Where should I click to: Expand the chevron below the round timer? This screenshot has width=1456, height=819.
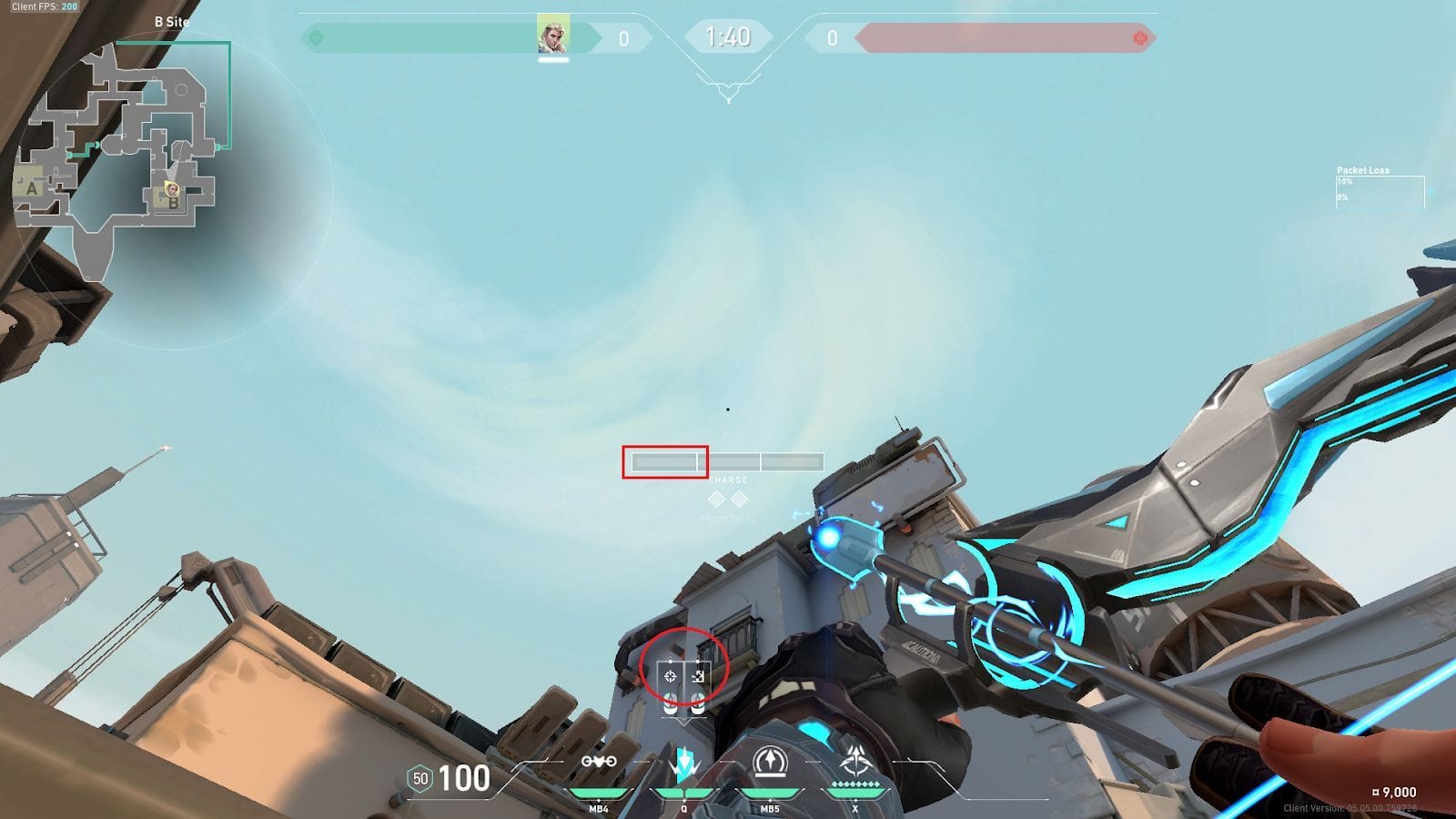(727, 85)
